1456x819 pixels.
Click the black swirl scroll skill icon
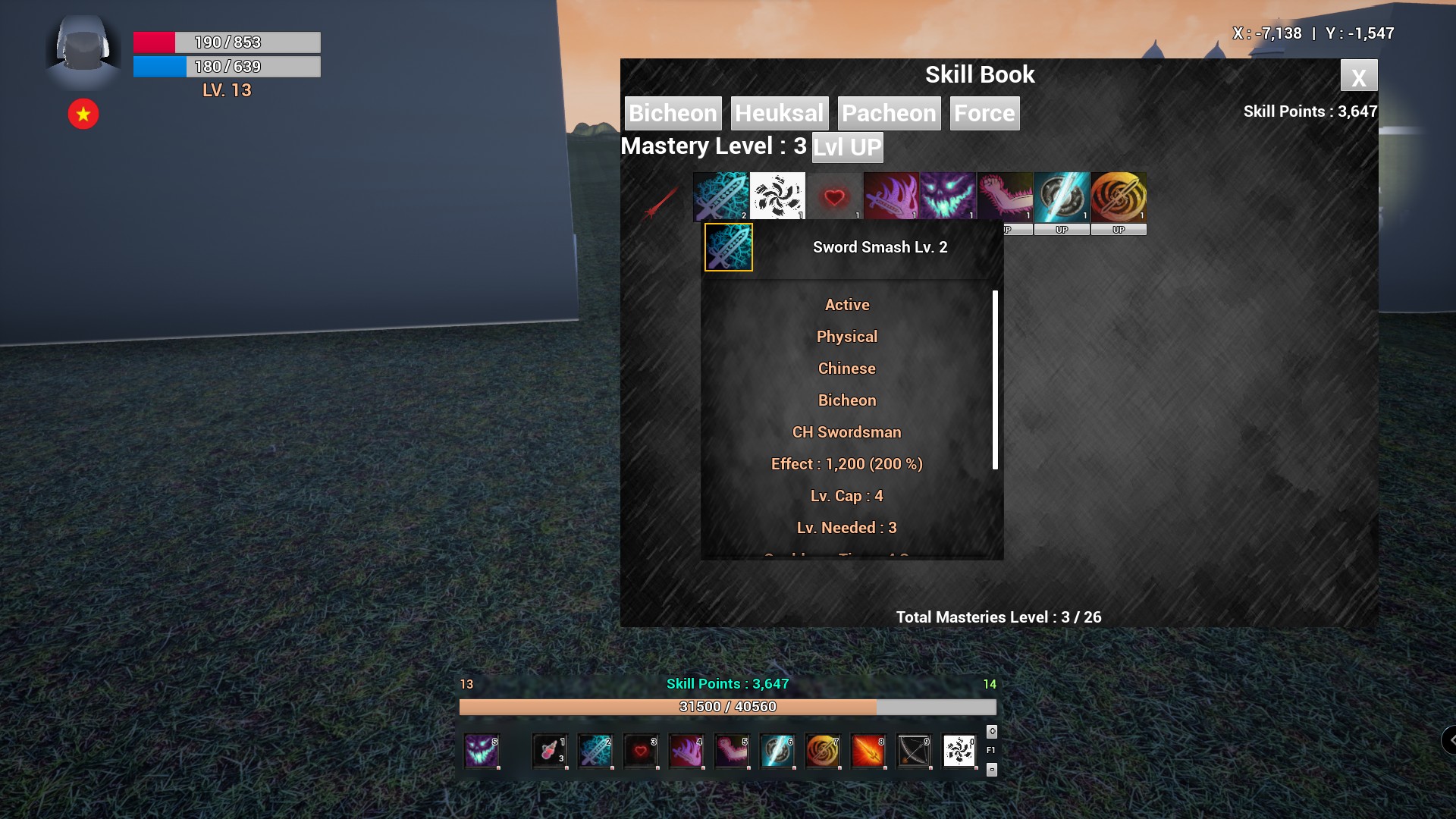(778, 196)
